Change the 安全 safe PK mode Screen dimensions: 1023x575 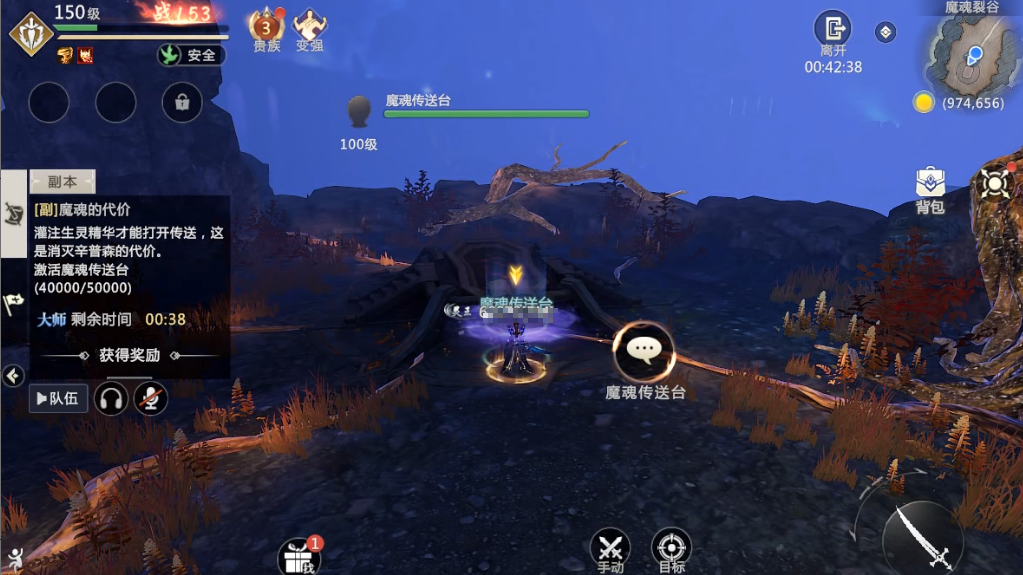coord(192,55)
